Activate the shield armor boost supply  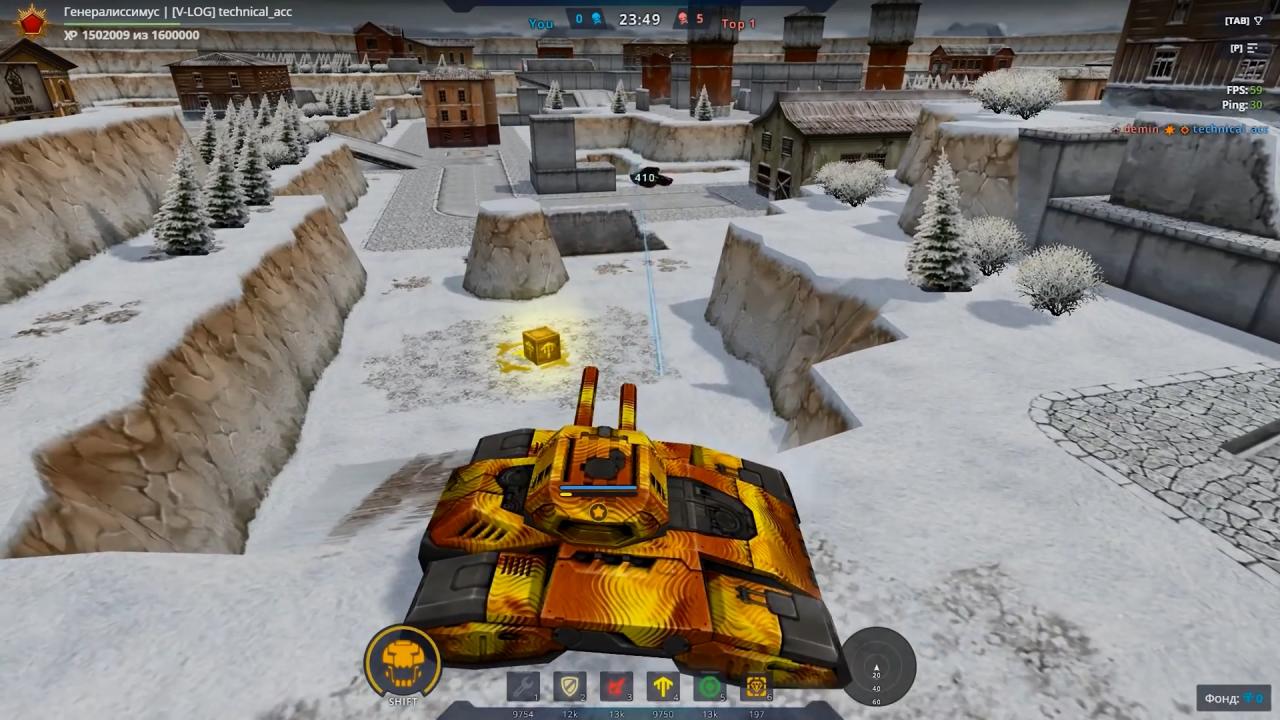pos(570,687)
